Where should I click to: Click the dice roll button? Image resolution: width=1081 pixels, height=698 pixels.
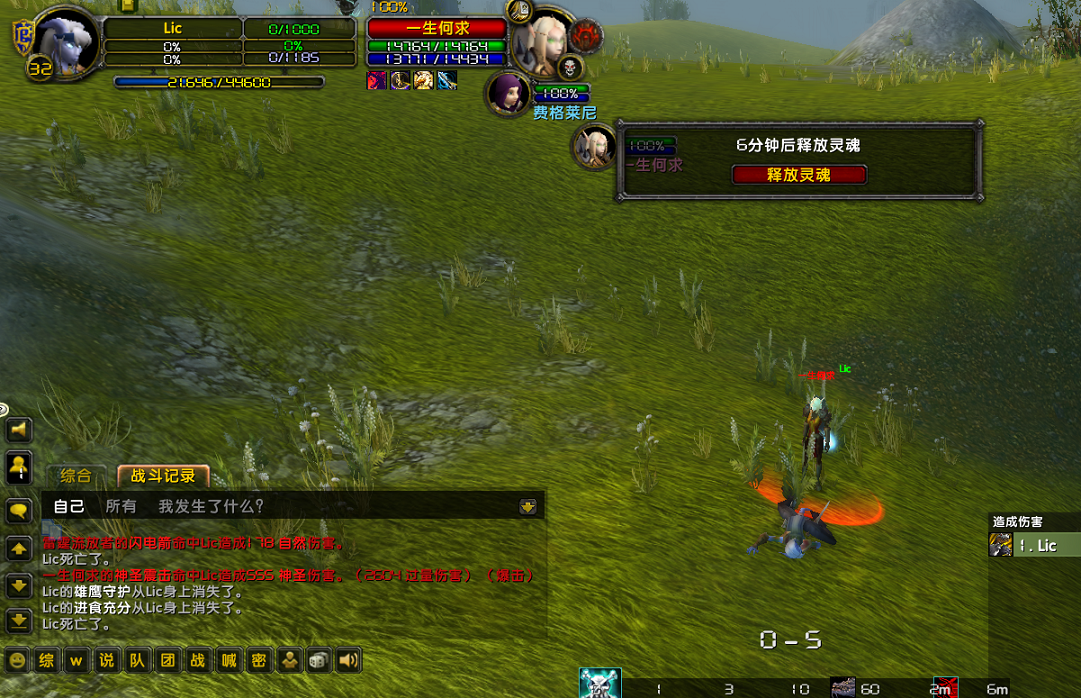[x=318, y=660]
